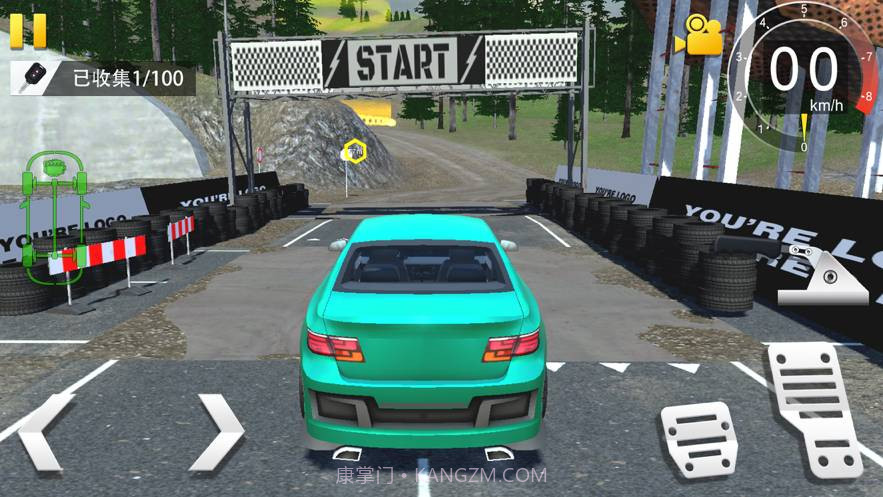Image resolution: width=883 pixels, height=497 pixels.
Task: Step on the brake pedal
Action: pyautogui.click(x=699, y=438)
